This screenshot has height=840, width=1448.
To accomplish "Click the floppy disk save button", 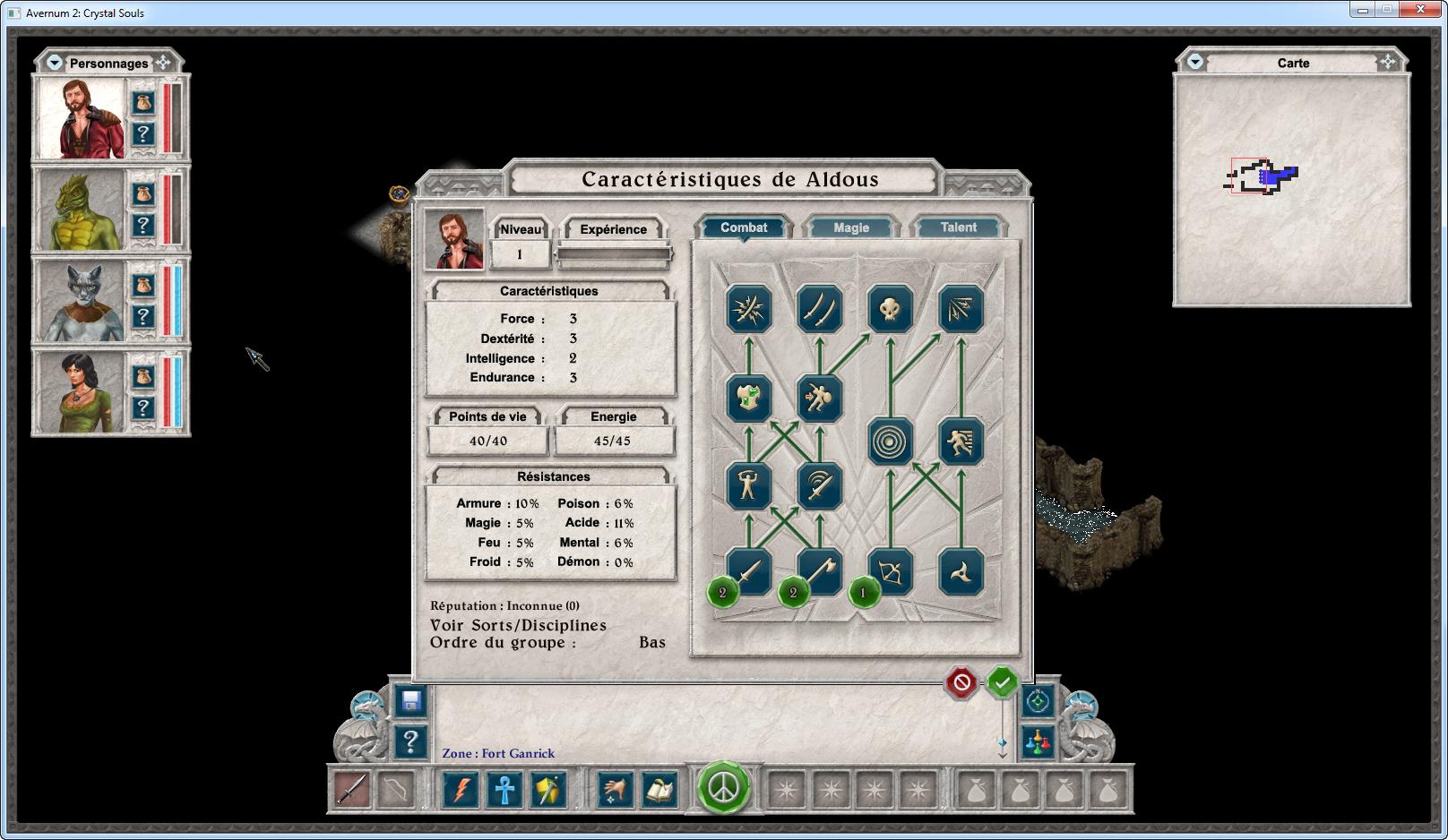I will coord(411,701).
